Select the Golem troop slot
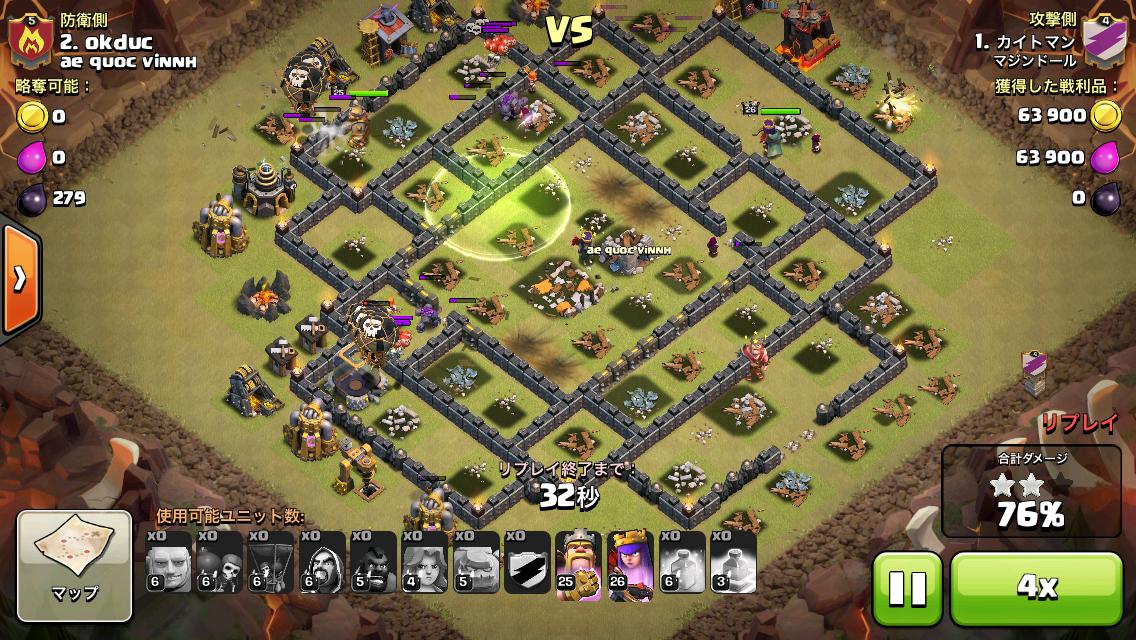1136x640 pixels. coord(475,563)
